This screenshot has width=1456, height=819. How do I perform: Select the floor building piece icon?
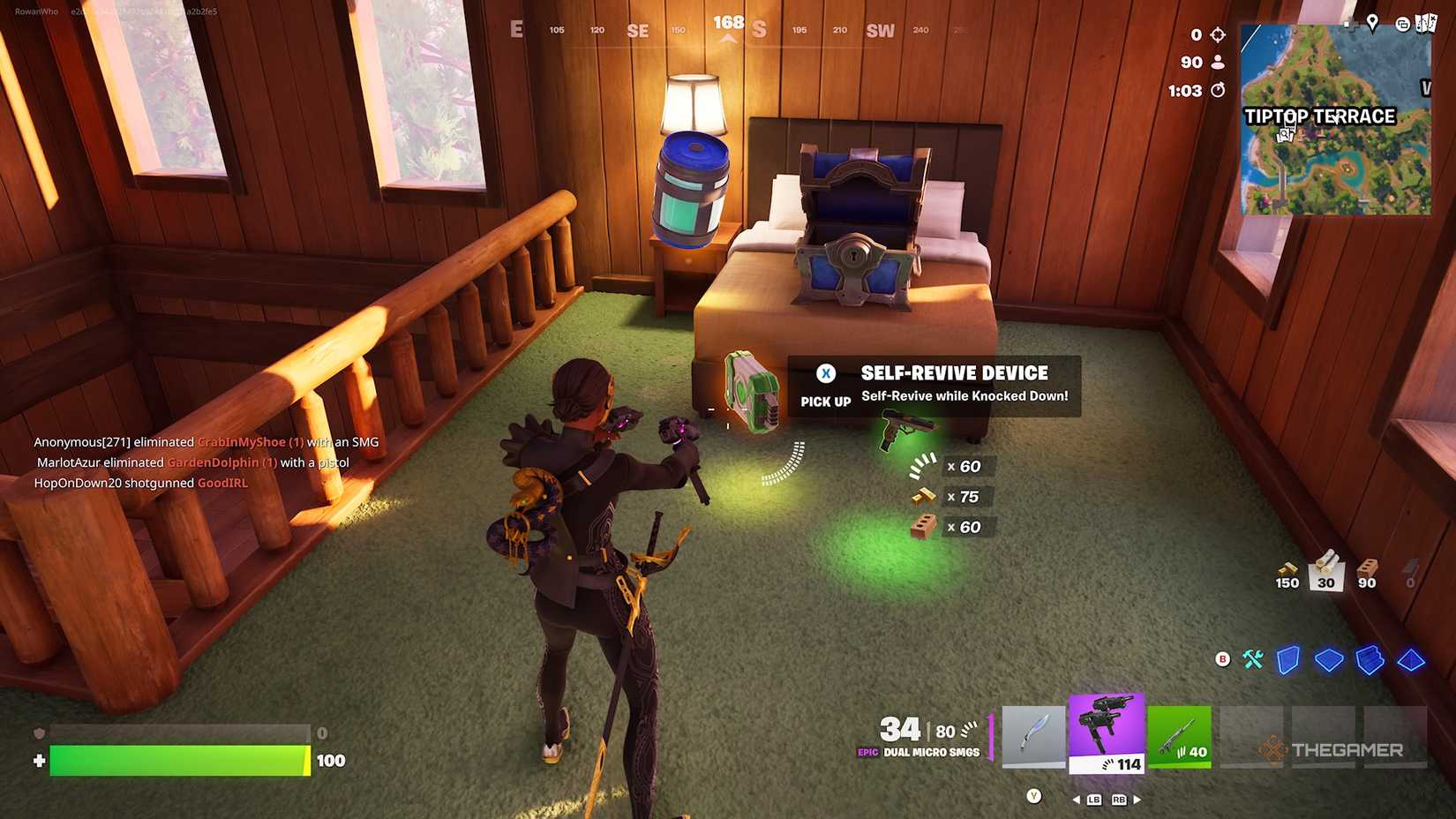[x=1329, y=660]
